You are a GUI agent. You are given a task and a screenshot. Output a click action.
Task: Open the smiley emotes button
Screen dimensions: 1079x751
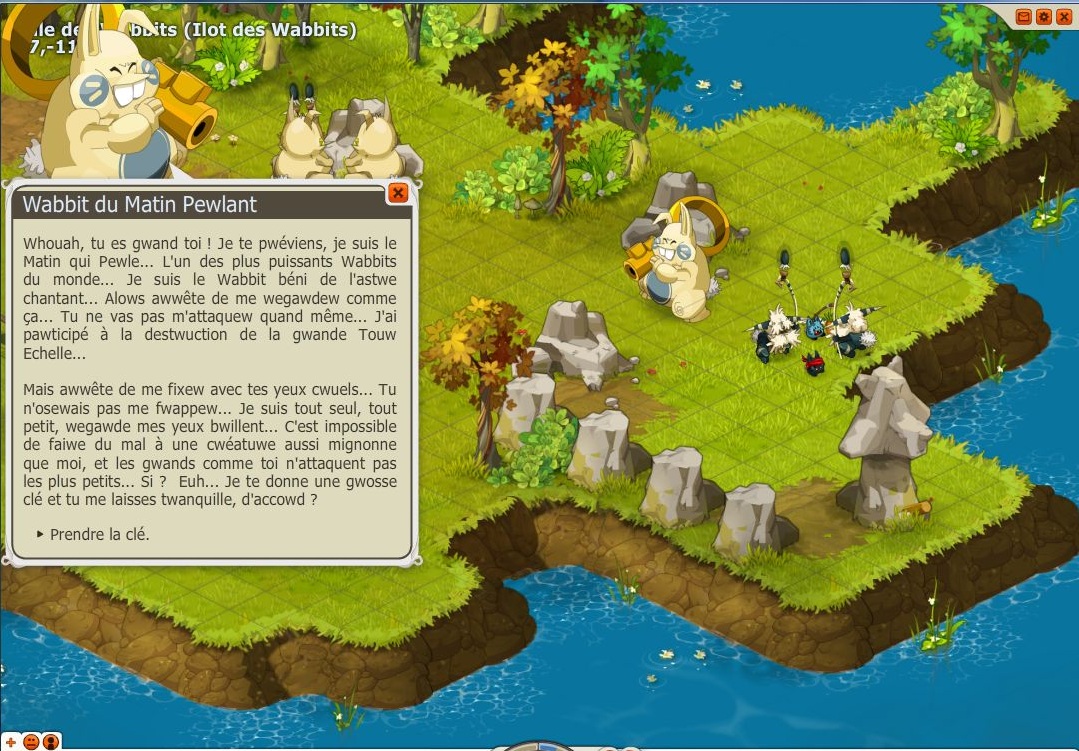click(x=31, y=741)
